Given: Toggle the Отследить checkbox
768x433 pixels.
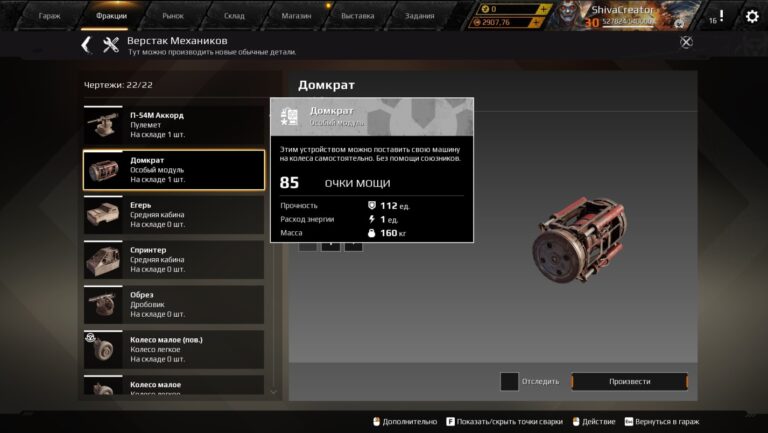Looking at the screenshot, I should click(x=509, y=381).
